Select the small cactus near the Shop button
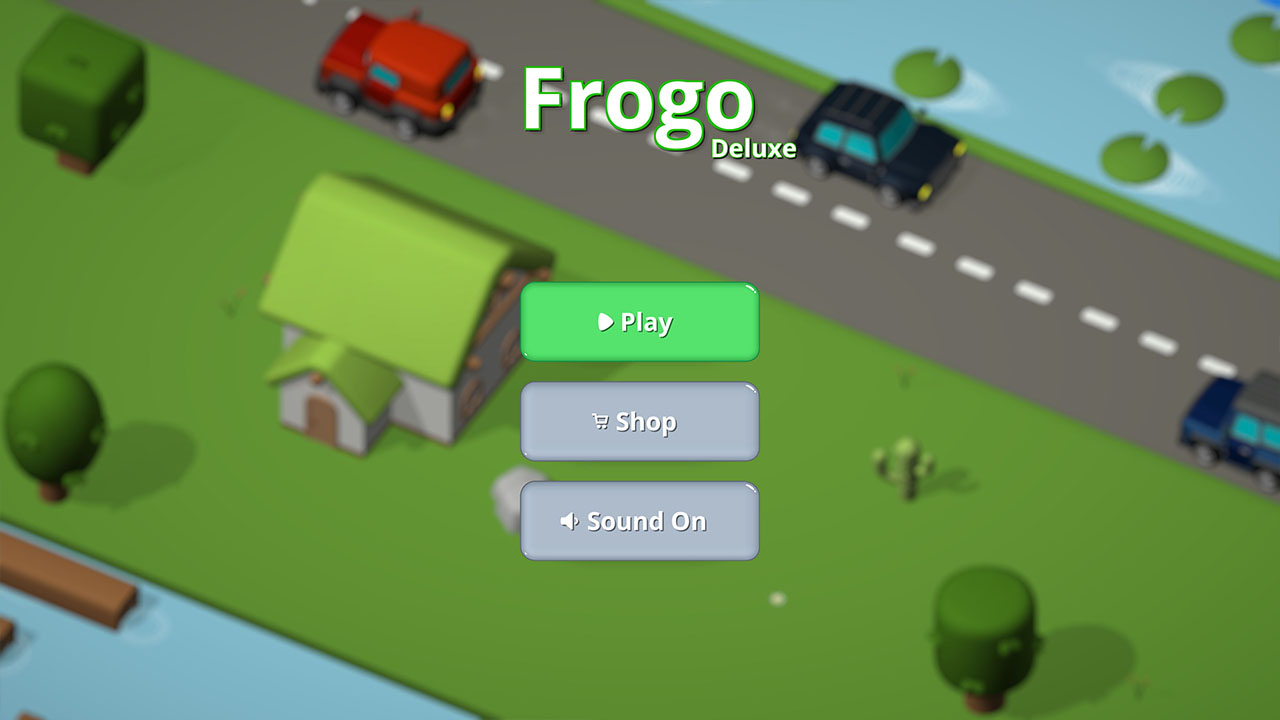 click(x=907, y=465)
